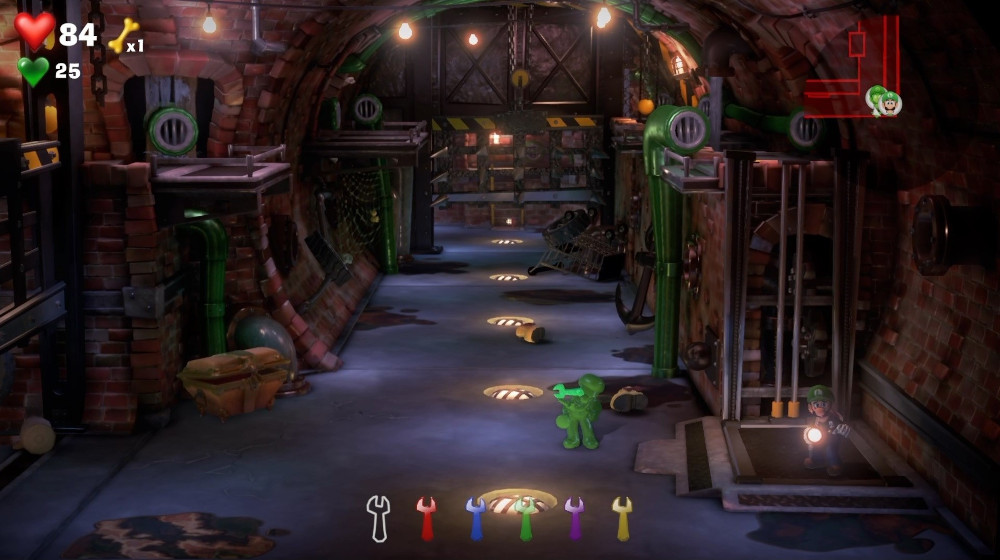Select the yellow wrench icon
Viewport: 1000px width, 560px height.
(x=622, y=518)
